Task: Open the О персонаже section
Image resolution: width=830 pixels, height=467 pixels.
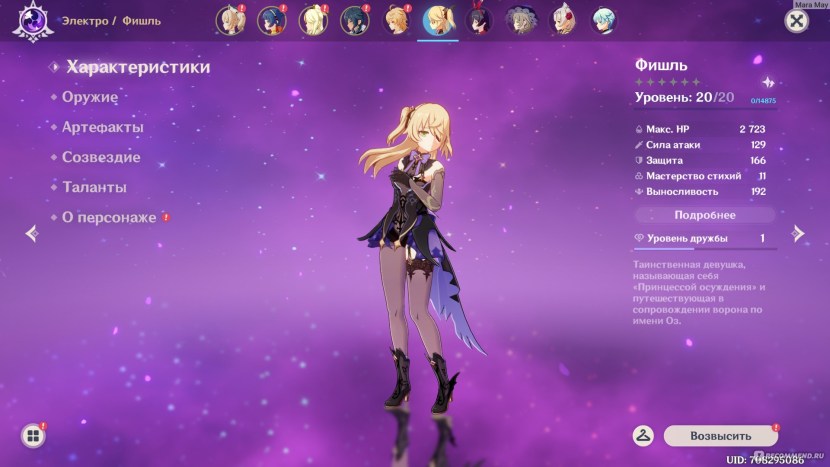Action: [x=108, y=217]
